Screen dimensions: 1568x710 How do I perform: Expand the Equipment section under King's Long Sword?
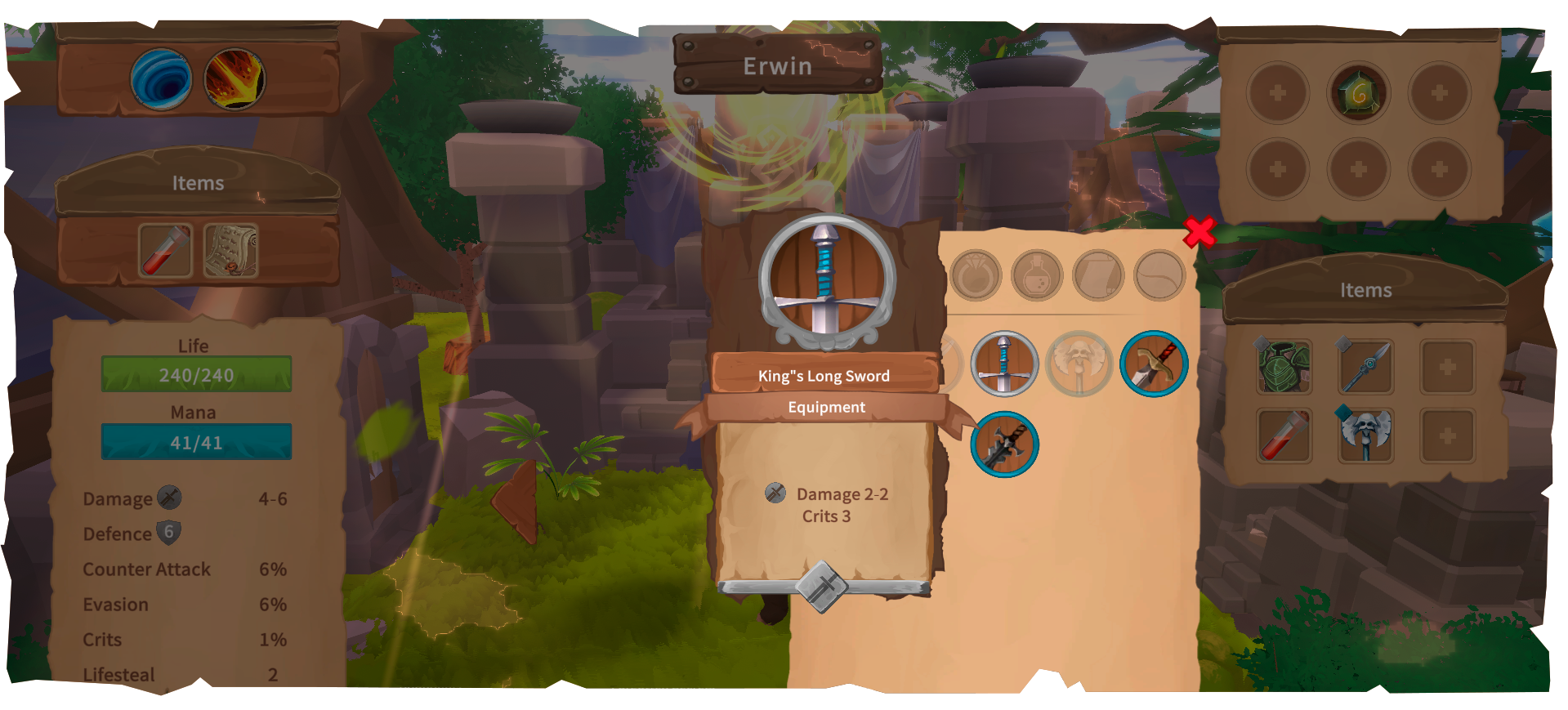pos(825,407)
